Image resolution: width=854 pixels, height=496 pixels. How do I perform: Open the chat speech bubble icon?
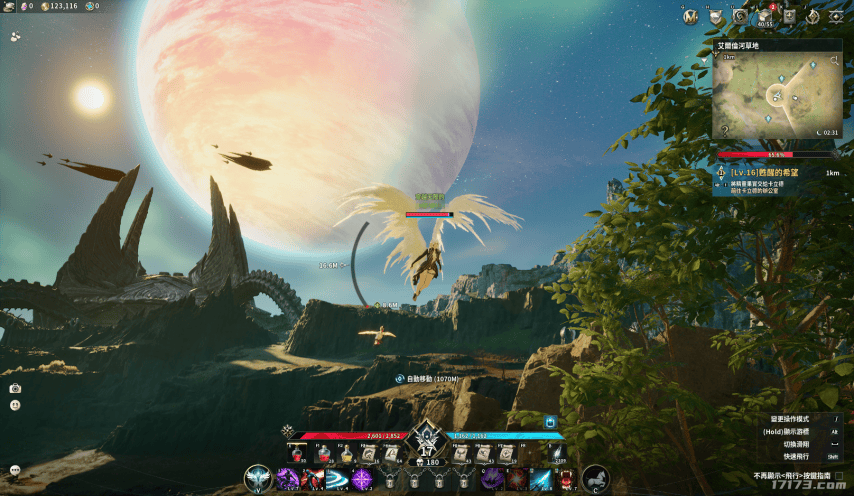coord(15,469)
